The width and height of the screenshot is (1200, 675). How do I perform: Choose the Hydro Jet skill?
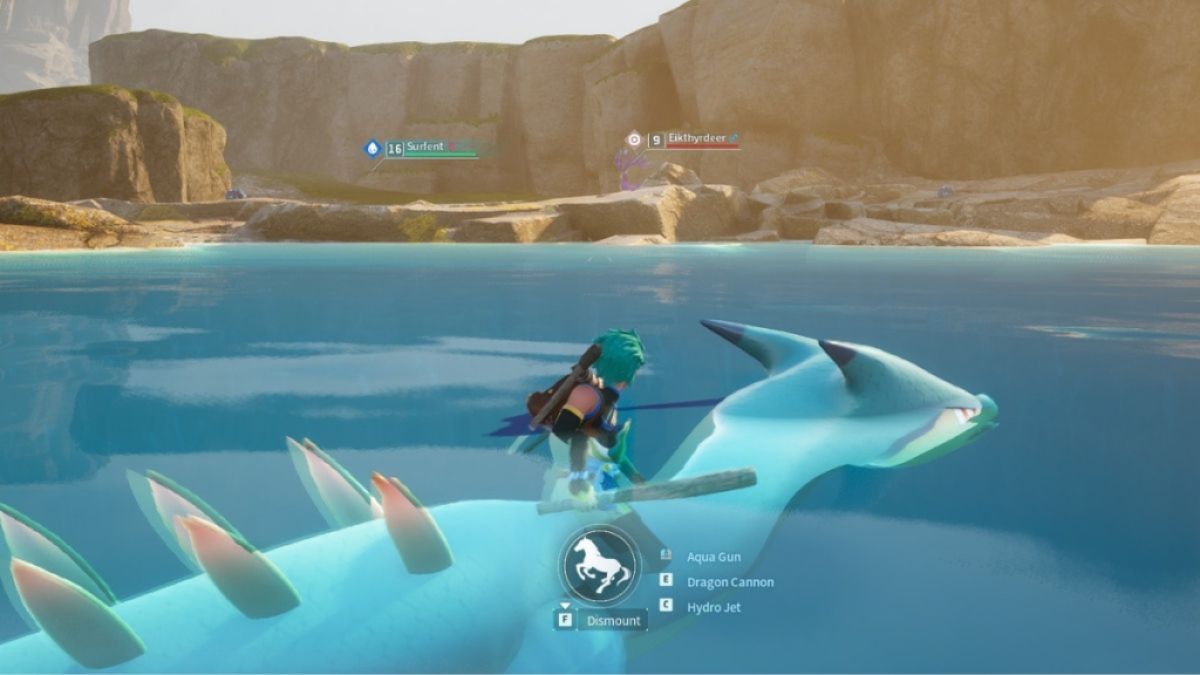(713, 607)
